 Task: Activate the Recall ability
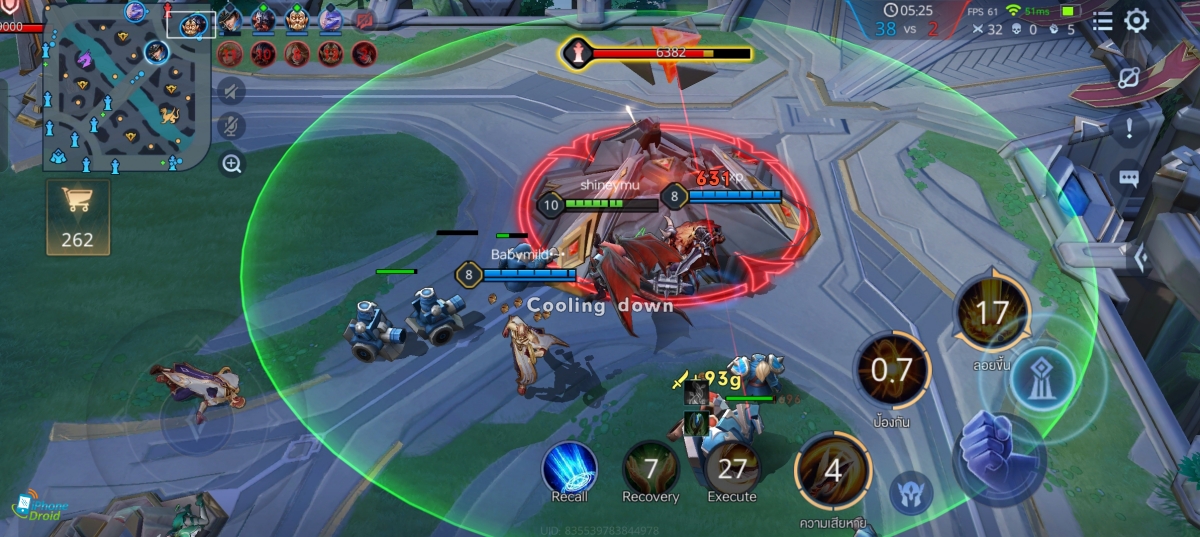tap(569, 467)
